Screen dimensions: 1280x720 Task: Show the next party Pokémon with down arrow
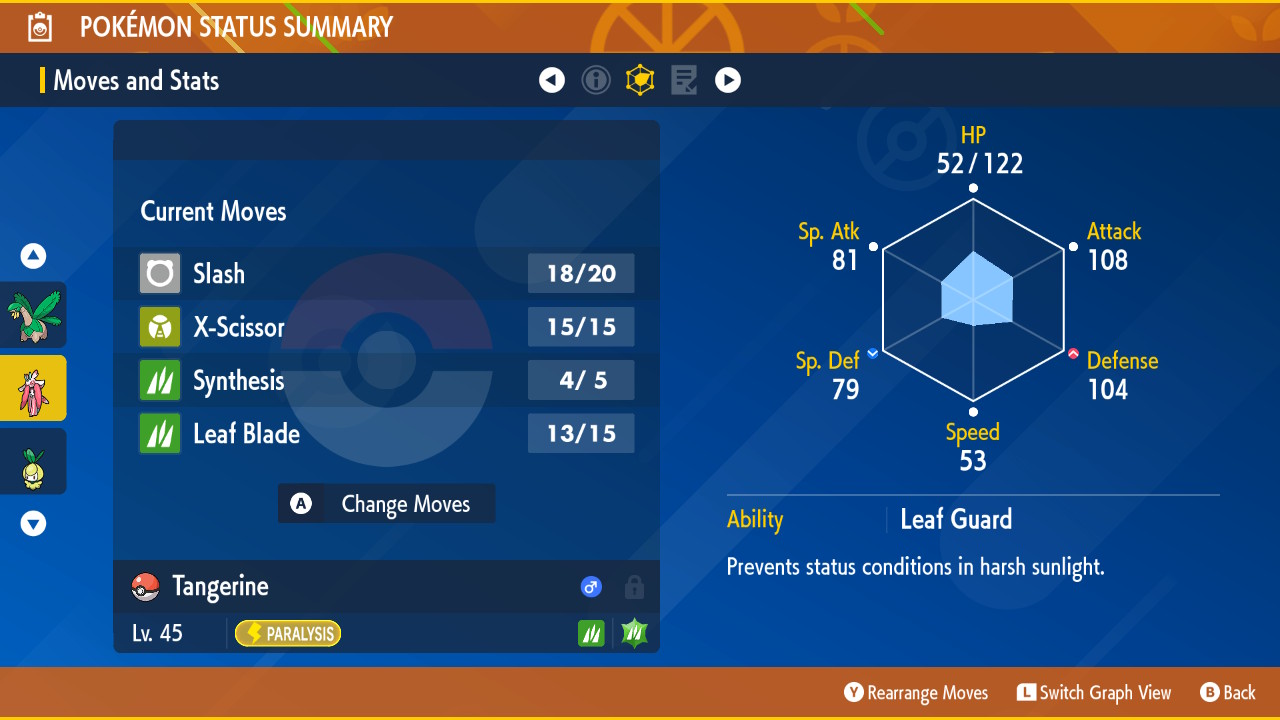point(34,523)
